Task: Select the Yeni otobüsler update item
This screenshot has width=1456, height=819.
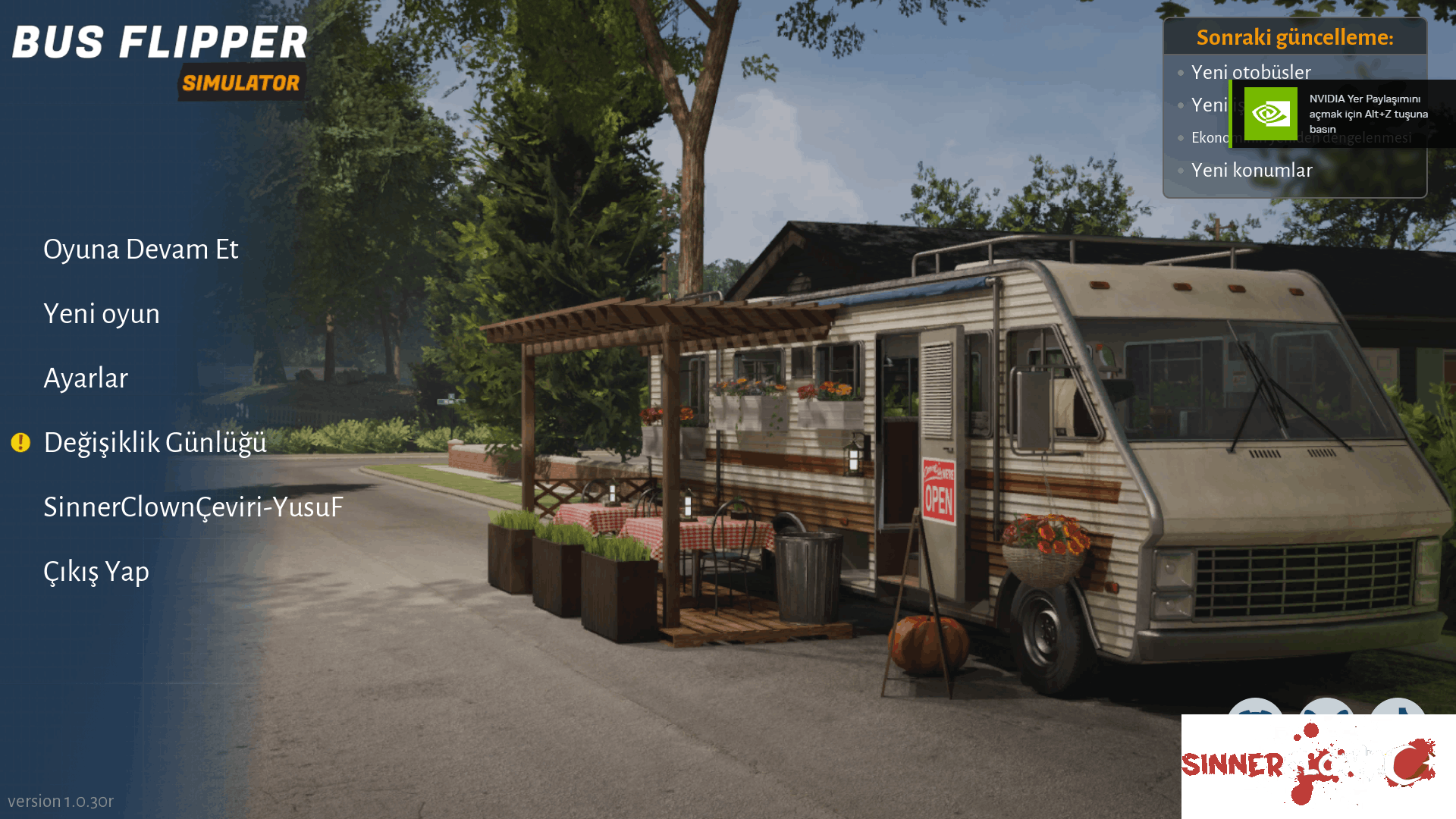Action: pyautogui.click(x=1250, y=72)
